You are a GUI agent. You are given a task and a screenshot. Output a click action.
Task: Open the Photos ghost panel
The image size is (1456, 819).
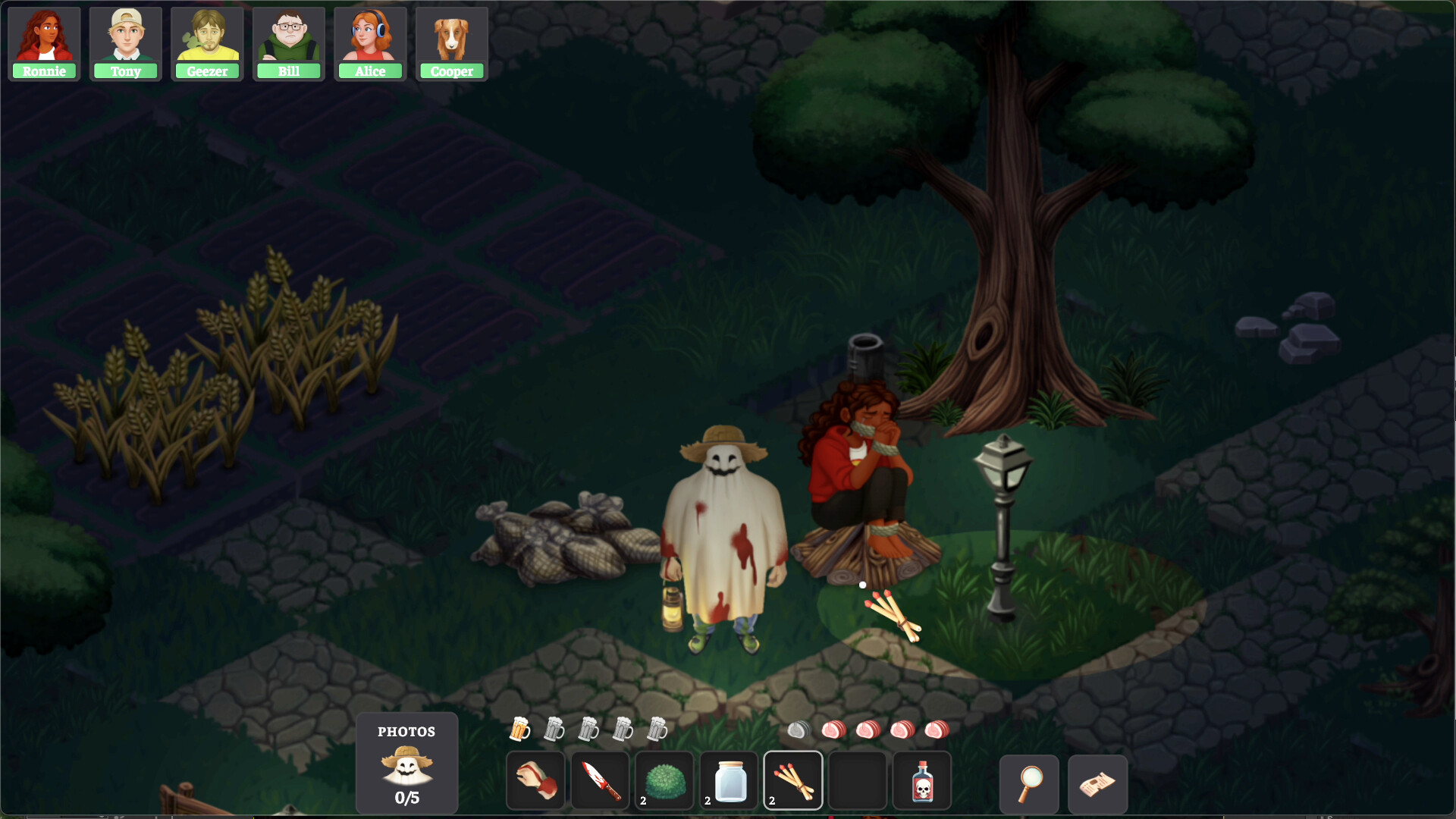tap(406, 763)
